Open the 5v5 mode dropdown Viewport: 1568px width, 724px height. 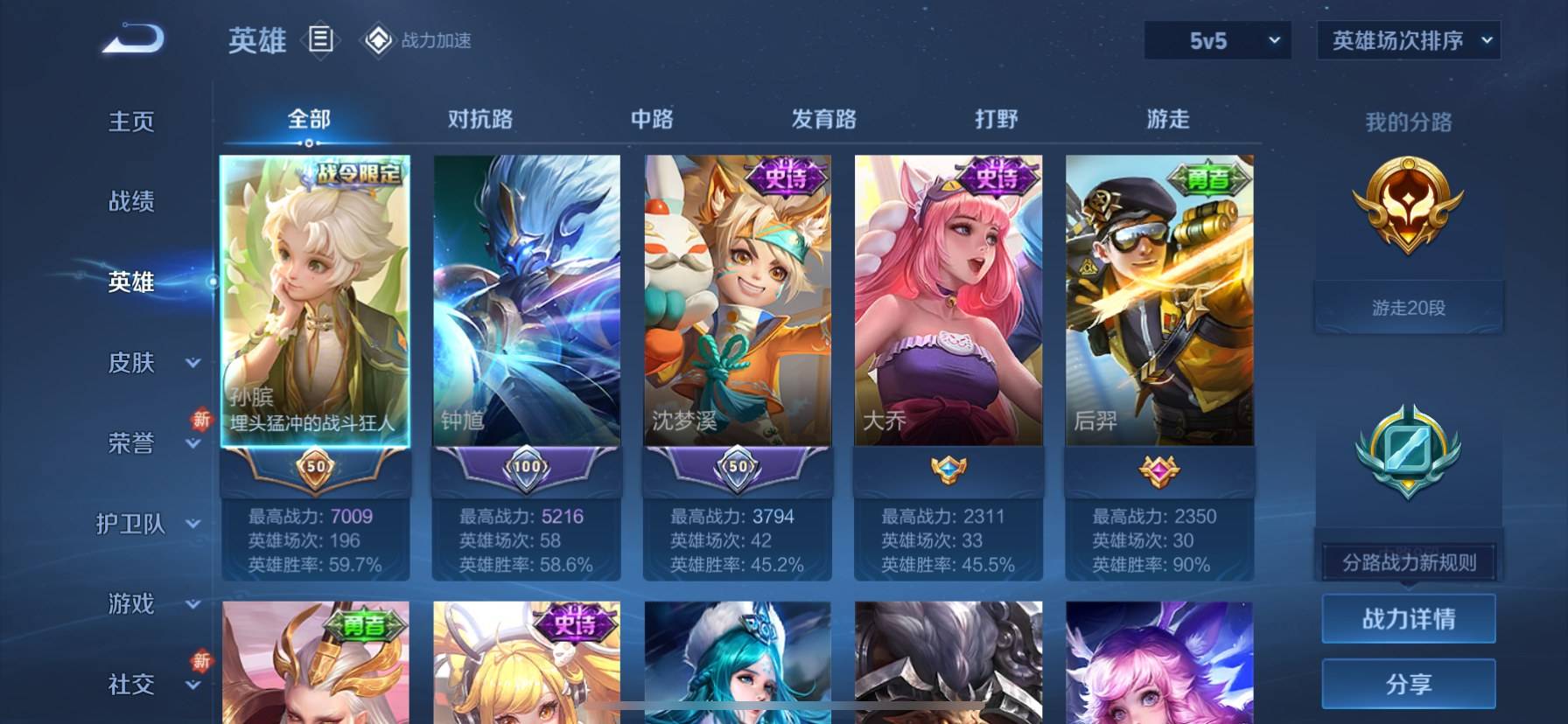coord(1217,41)
